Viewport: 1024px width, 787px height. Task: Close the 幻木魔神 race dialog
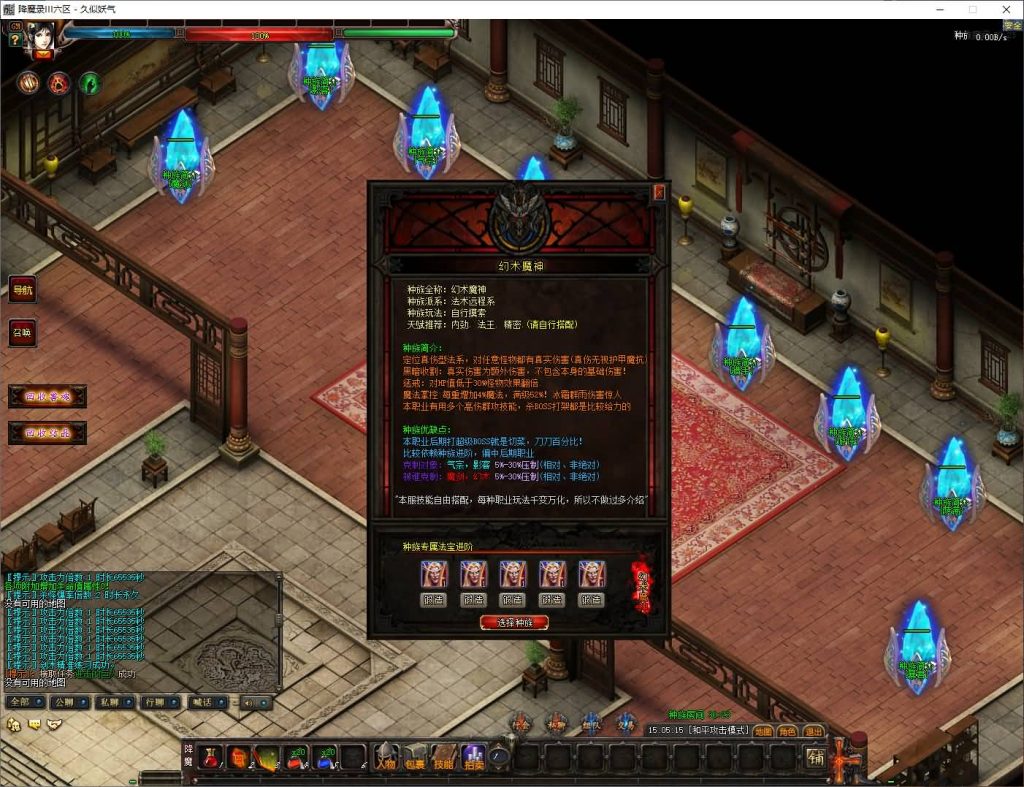658,193
